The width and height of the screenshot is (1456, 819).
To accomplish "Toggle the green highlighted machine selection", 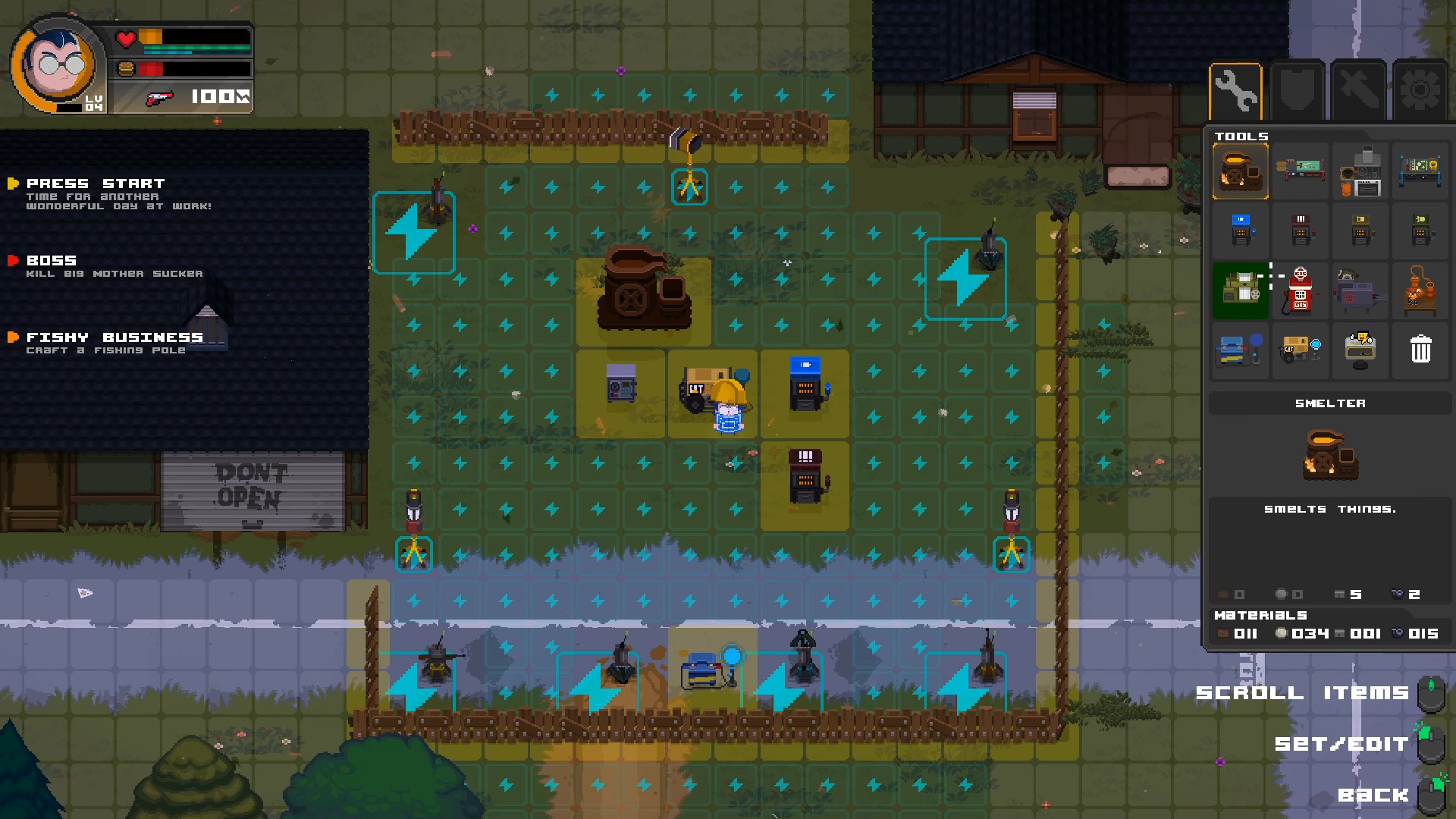I will [1240, 290].
